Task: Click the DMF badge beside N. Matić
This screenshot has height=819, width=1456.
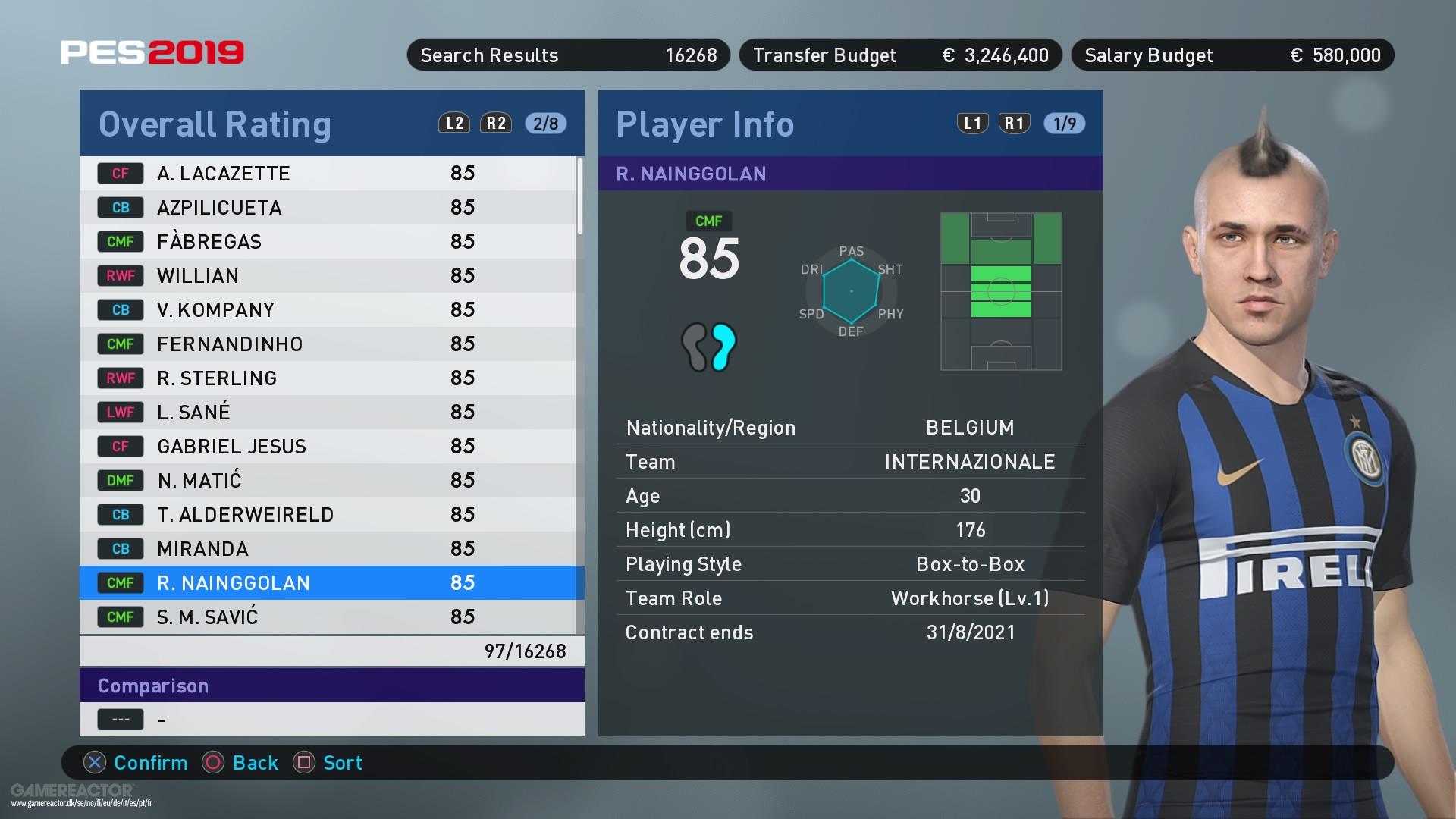Action: click(120, 480)
